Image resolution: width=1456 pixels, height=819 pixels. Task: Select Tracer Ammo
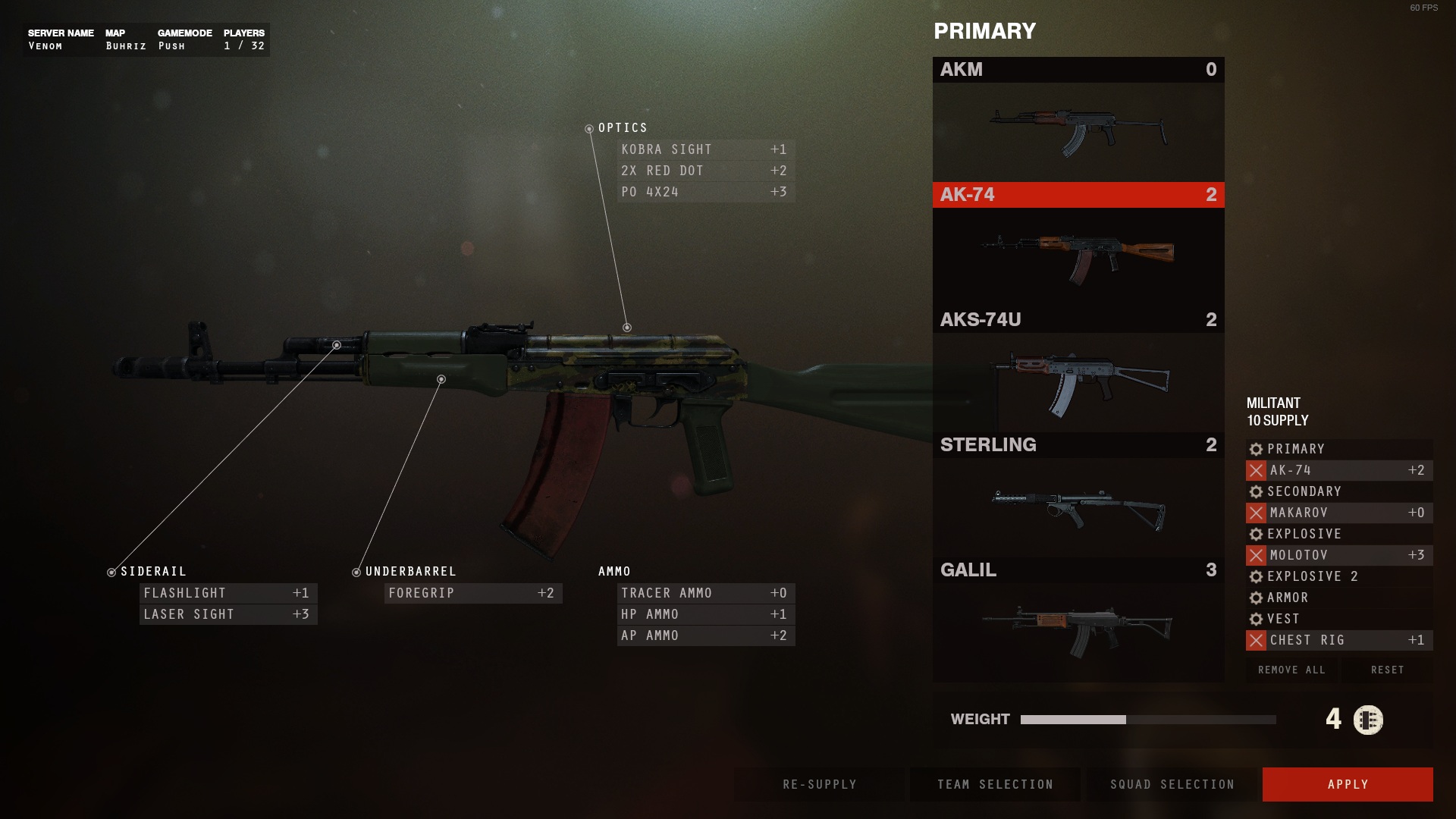705,593
